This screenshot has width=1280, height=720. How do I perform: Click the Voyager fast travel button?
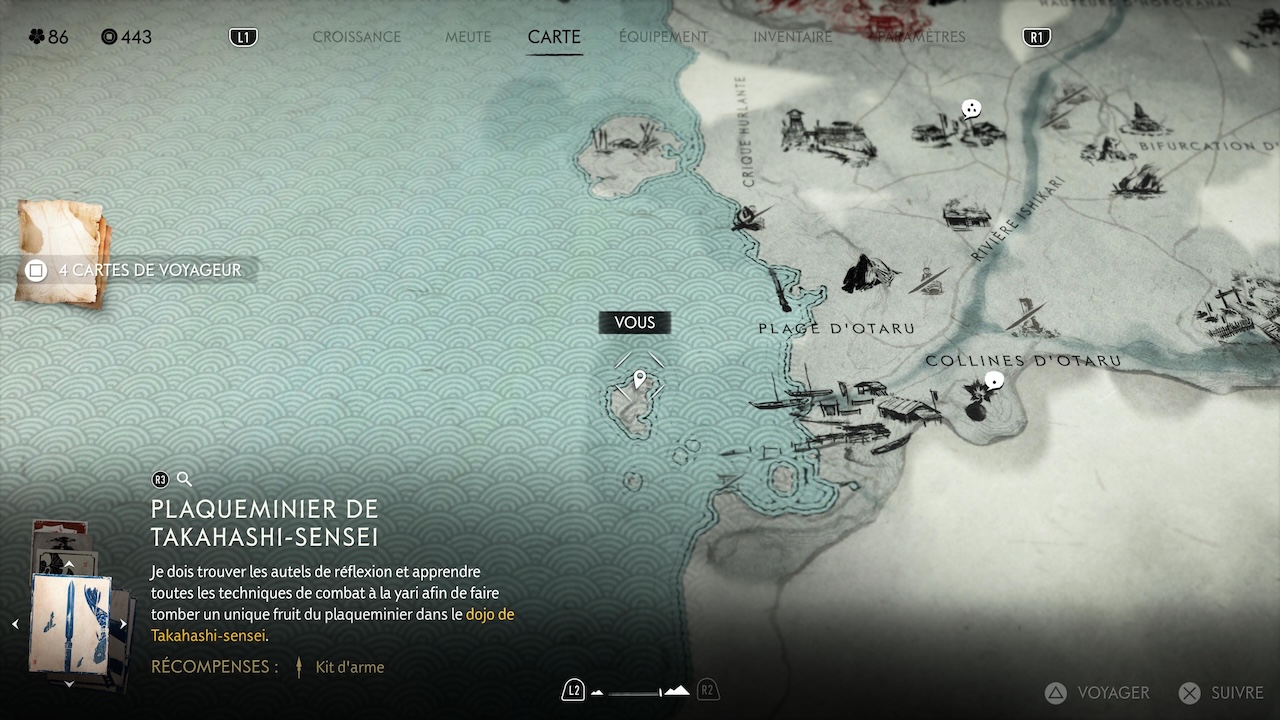click(1098, 692)
